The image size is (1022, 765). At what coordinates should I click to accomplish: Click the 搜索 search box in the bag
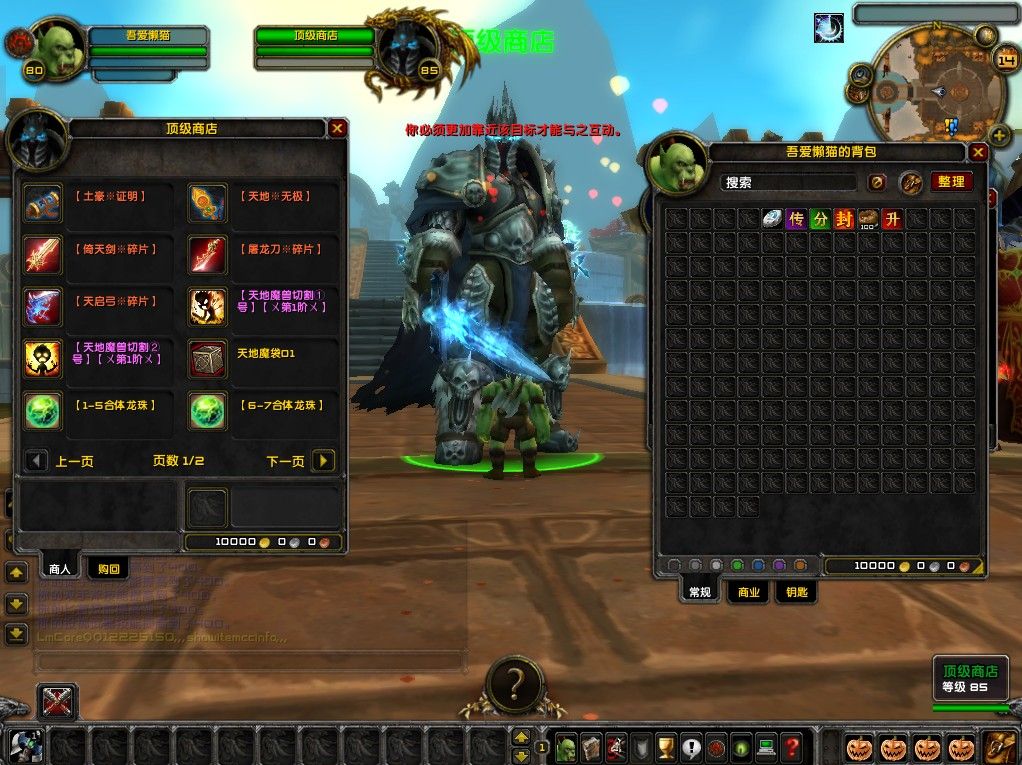(789, 182)
